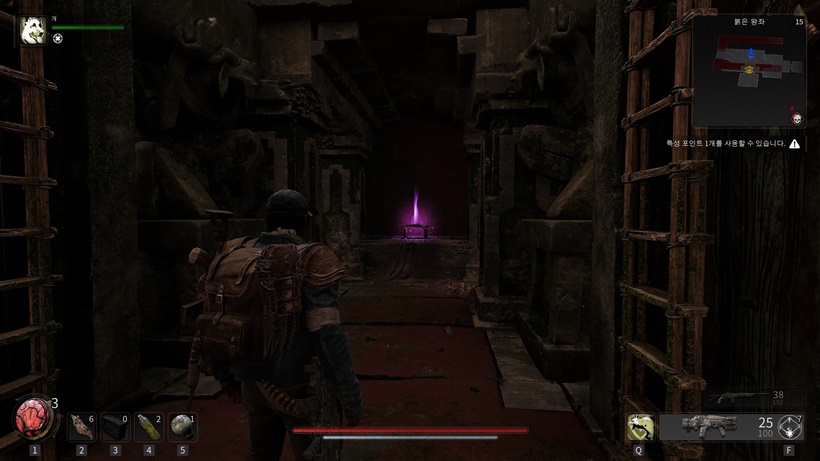Select the equipped submachine gun weapon

tap(708, 427)
